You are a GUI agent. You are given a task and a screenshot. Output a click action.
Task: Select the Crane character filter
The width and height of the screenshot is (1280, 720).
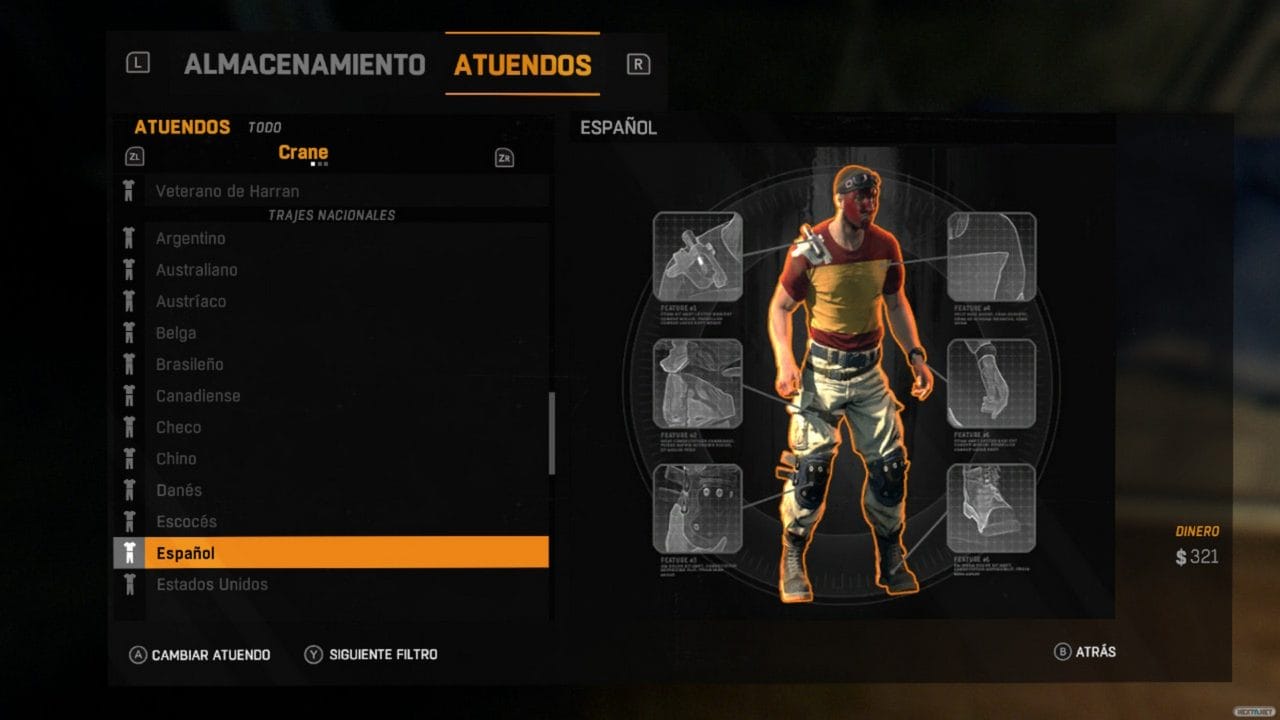click(303, 153)
